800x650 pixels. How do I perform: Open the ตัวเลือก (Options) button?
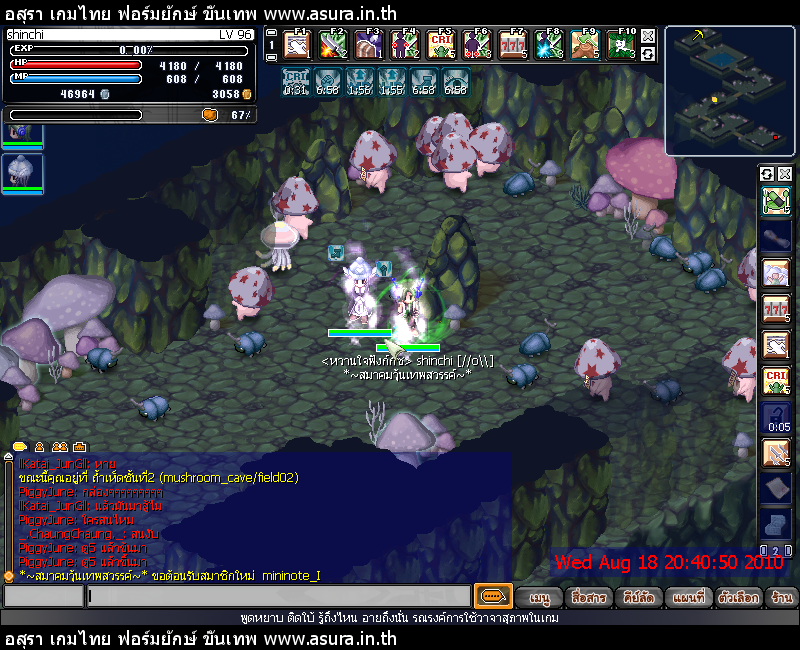coord(739,597)
